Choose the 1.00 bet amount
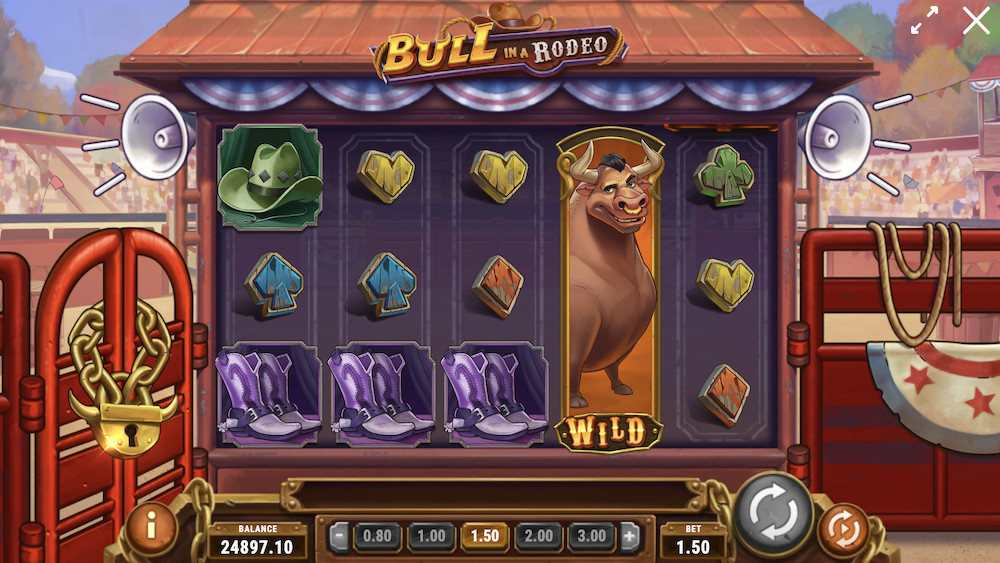 [x=431, y=536]
